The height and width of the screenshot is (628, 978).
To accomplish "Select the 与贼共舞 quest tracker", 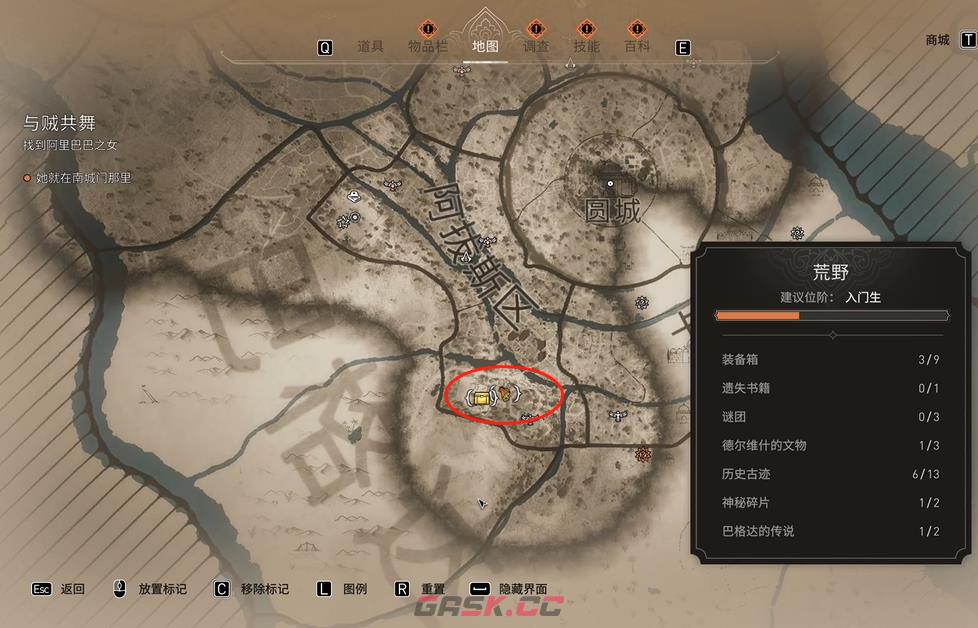I will click(x=60, y=123).
